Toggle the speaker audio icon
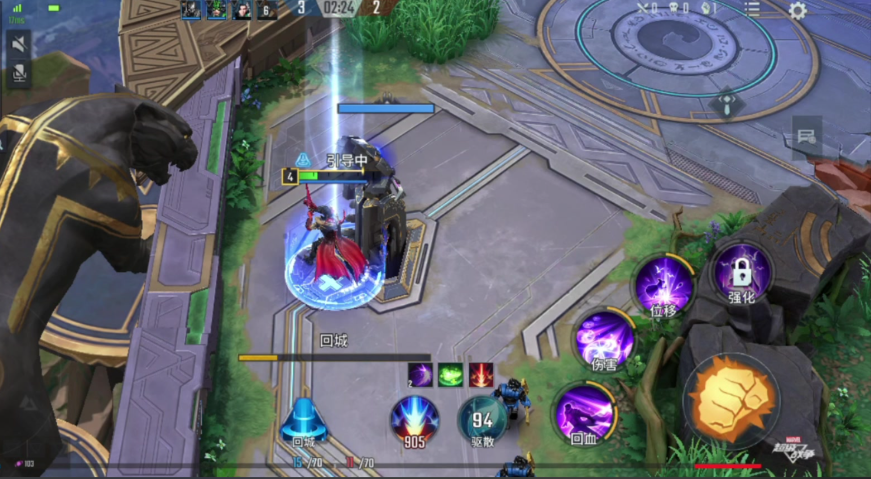The image size is (871, 479). [19, 45]
